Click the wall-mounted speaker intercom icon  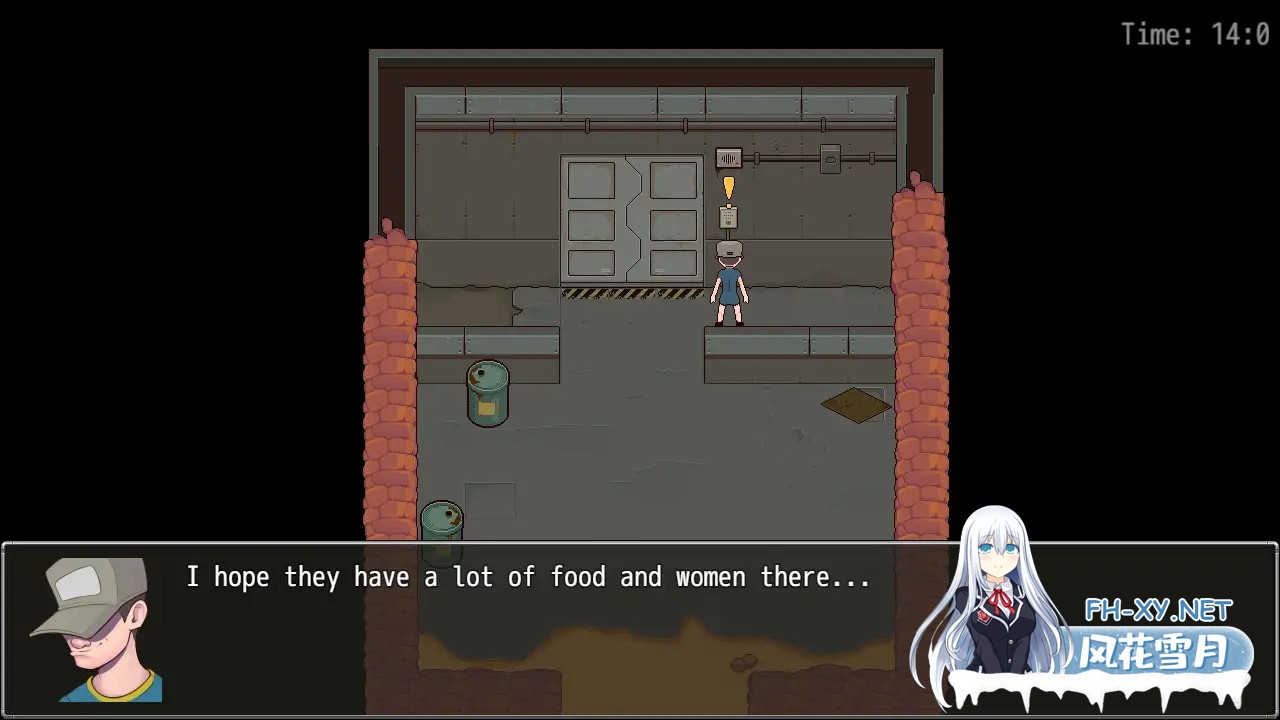tap(728, 158)
